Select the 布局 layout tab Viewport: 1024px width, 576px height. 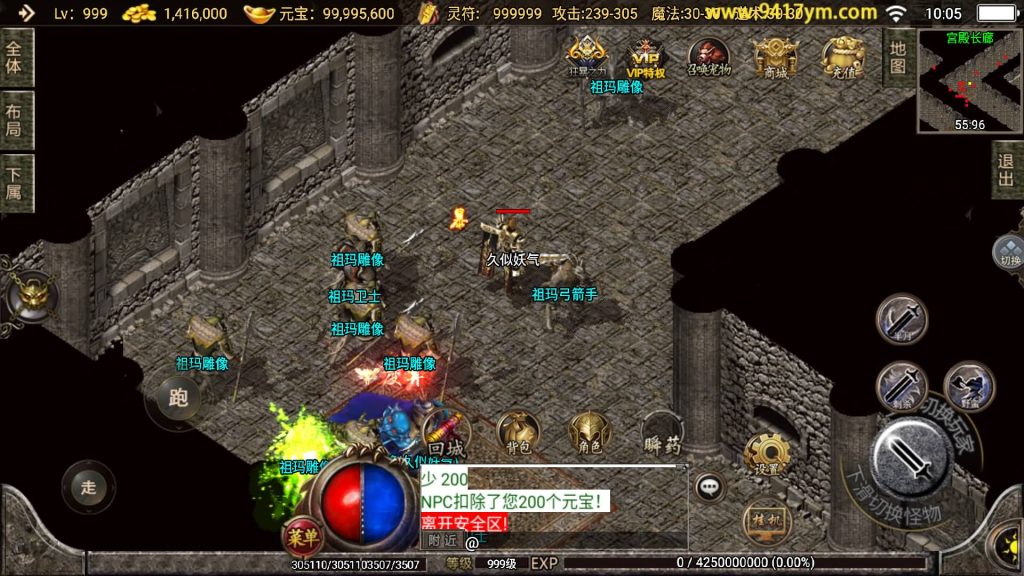click(14, 121)
